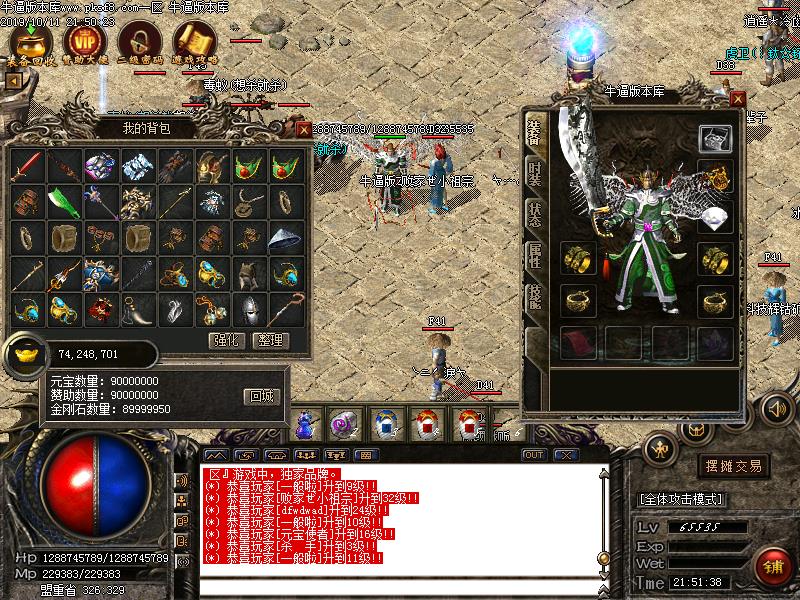Open the 游戏攻略 scroll guide
800x600 pixels.
(x=194, y=43)
